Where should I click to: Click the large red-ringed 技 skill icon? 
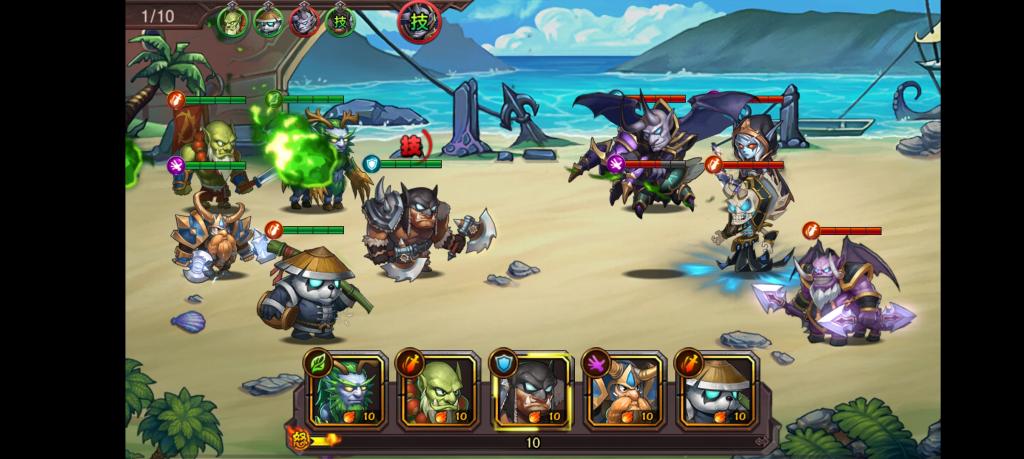tap(419, 20)
